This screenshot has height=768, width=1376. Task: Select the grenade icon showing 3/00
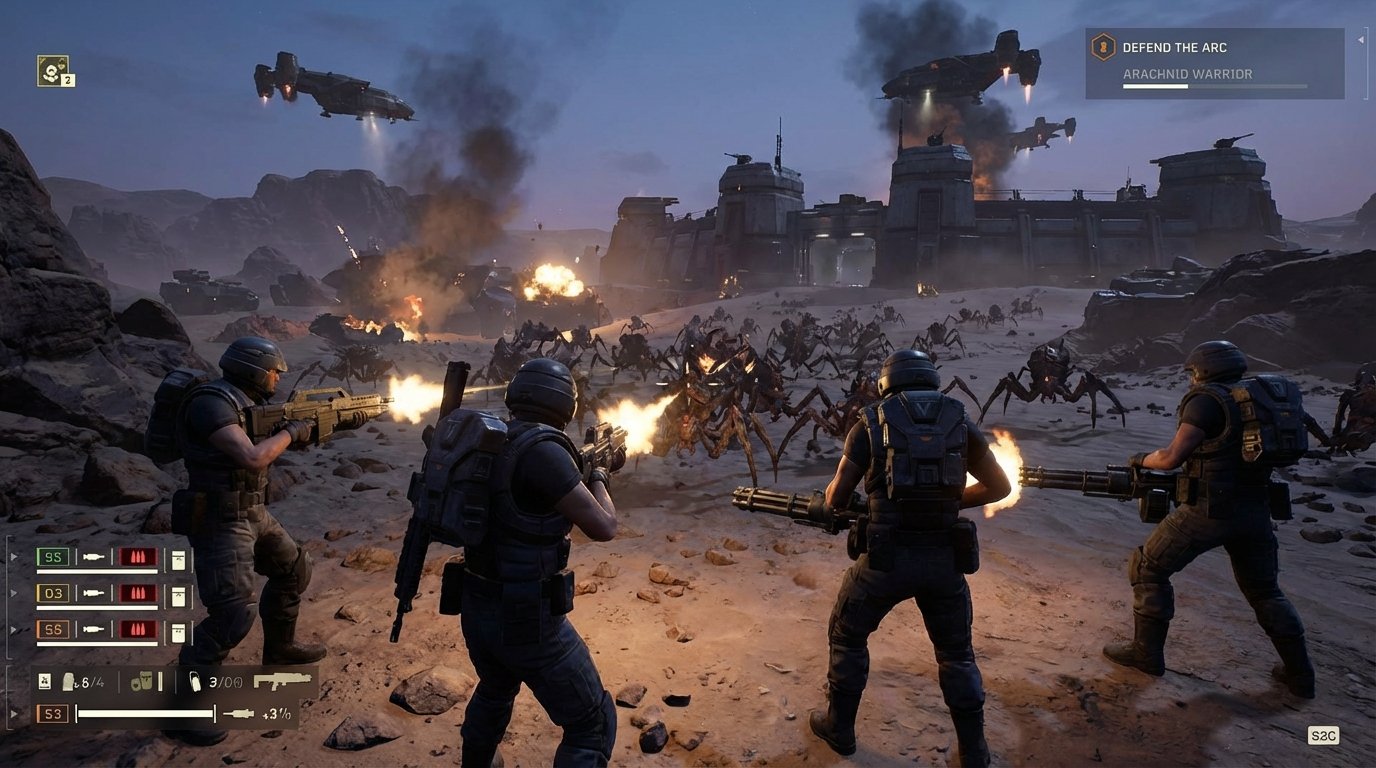tap(196, 682)
